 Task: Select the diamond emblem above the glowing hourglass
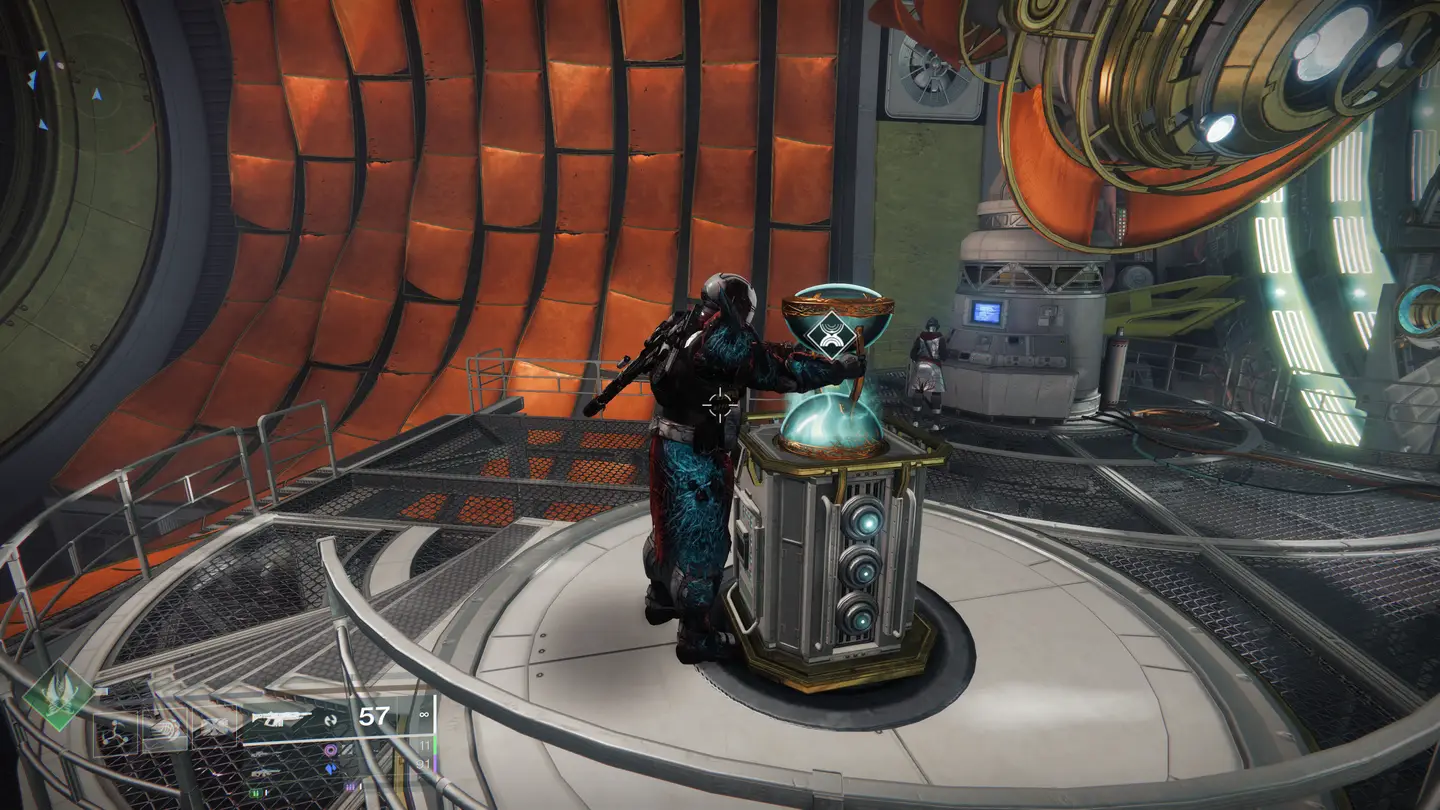[x=830, y=335]
